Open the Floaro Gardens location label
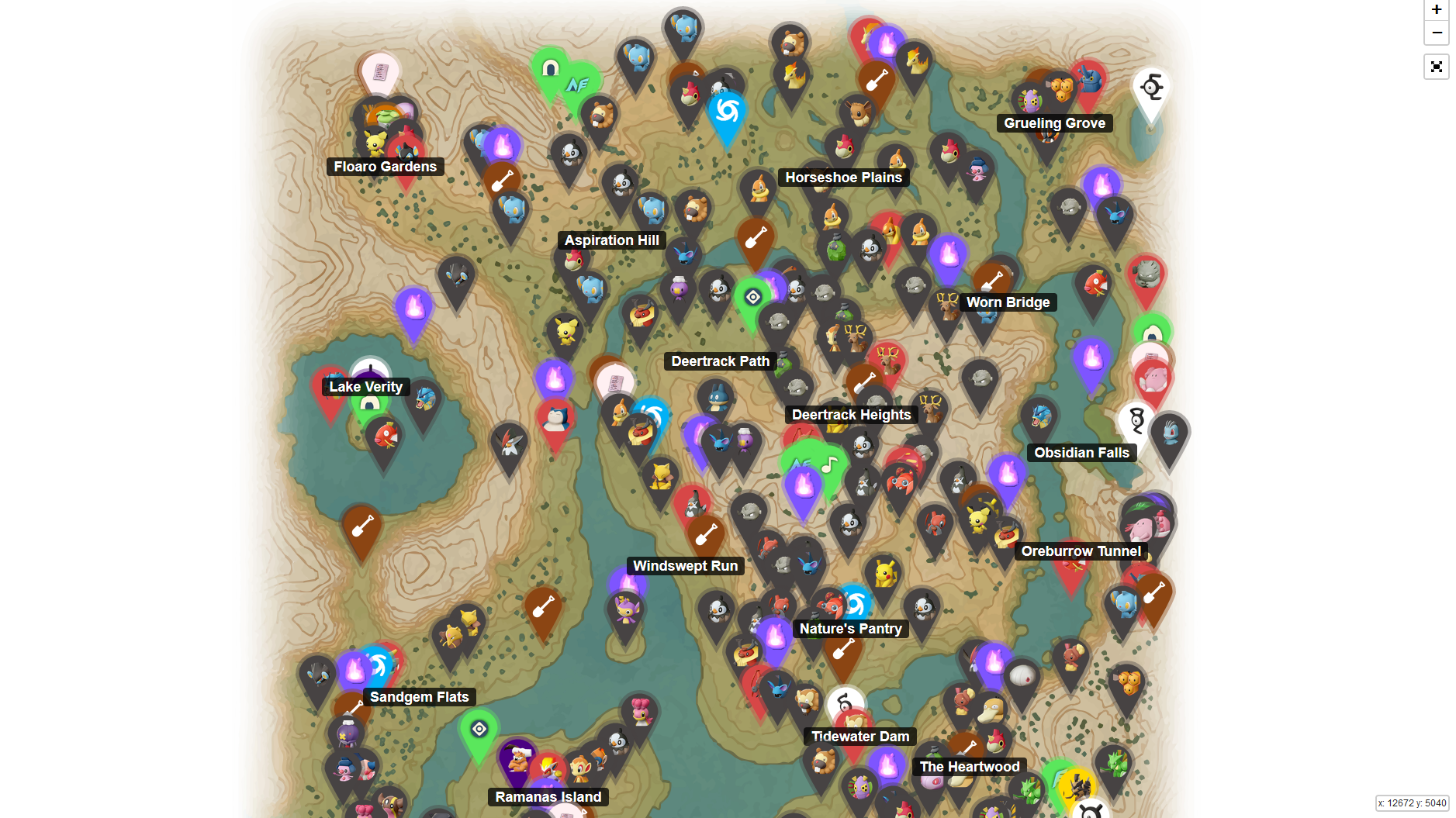 [x=386, y=167]
